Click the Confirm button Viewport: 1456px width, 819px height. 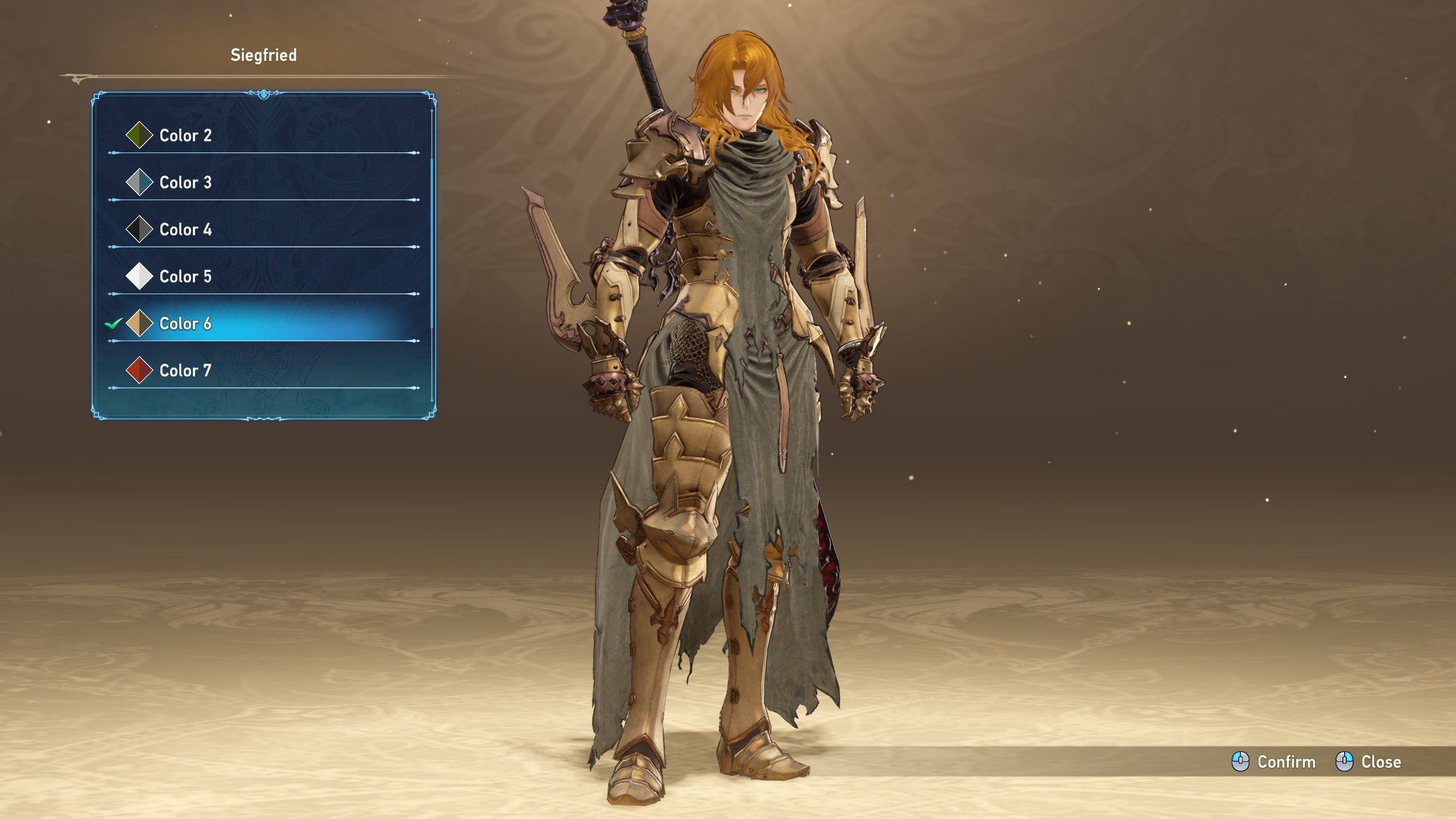pyautogui.click(x=1274, y=762)
